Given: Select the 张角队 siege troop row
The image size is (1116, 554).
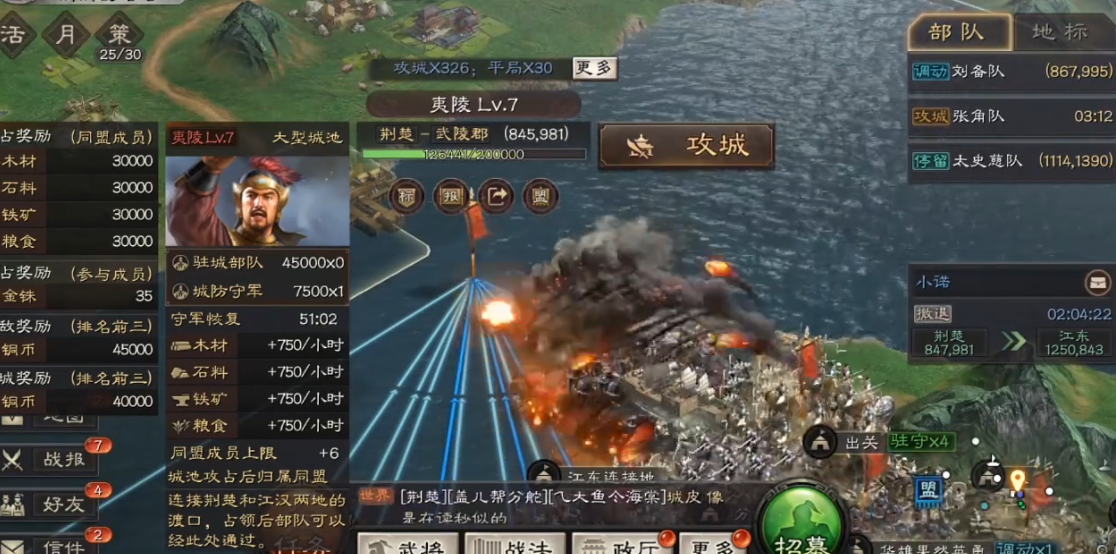Looking at the screenshot, I should click(x=1011, y=116).
